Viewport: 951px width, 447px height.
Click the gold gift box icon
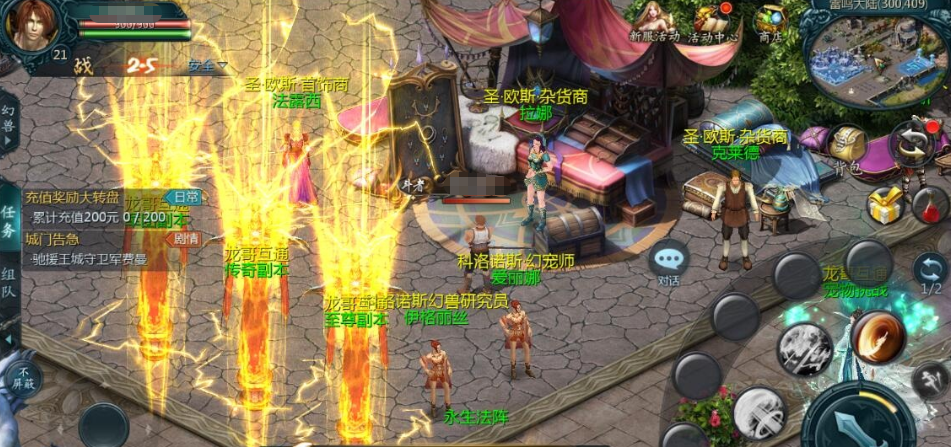[x=885, y=205]
